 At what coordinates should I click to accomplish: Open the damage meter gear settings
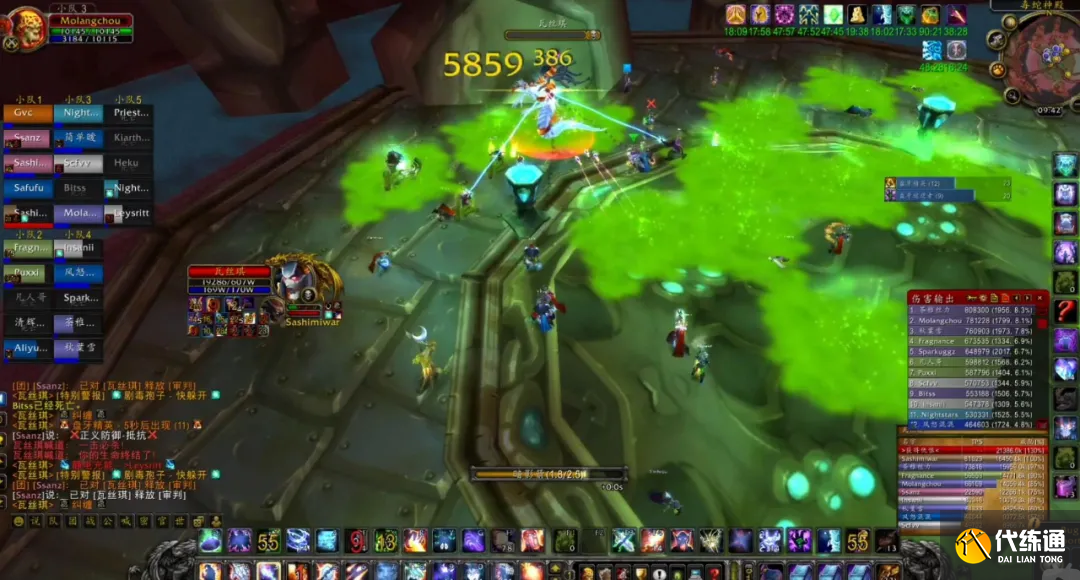coord(982,297)
